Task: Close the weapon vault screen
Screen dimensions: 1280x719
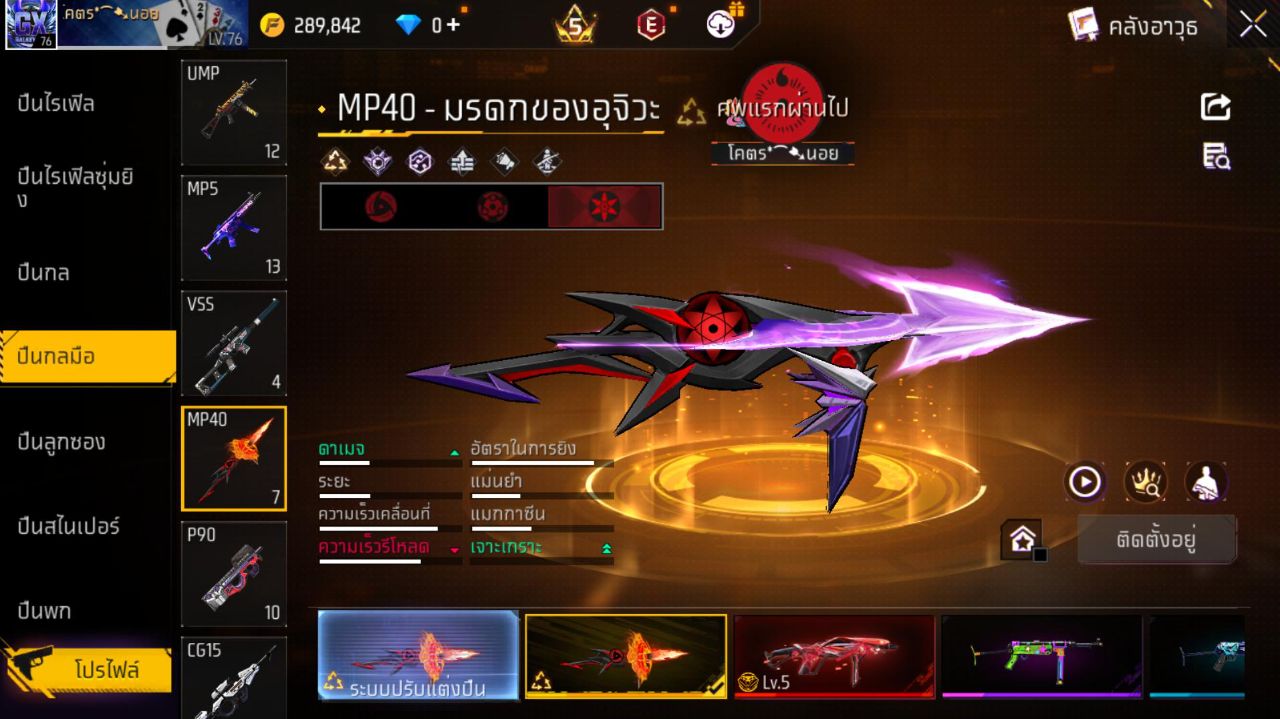Action: tap(1253, 25)
